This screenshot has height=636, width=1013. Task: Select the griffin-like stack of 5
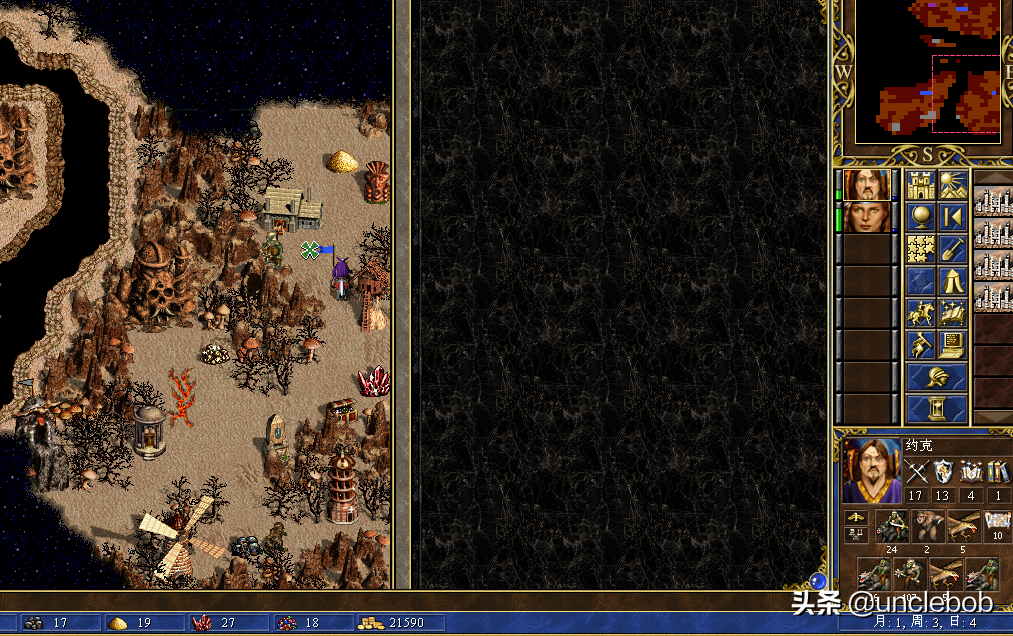[962, 525]
